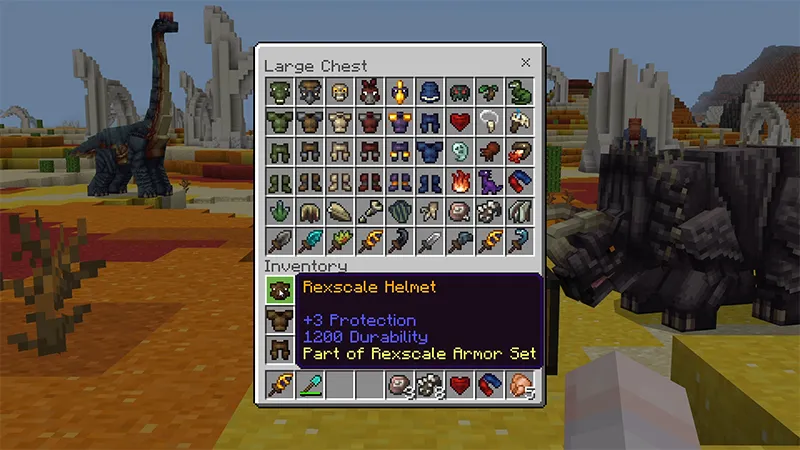Select the steel-grey sword in the chest
Screen dimensions: 800x450
[430, 242]
